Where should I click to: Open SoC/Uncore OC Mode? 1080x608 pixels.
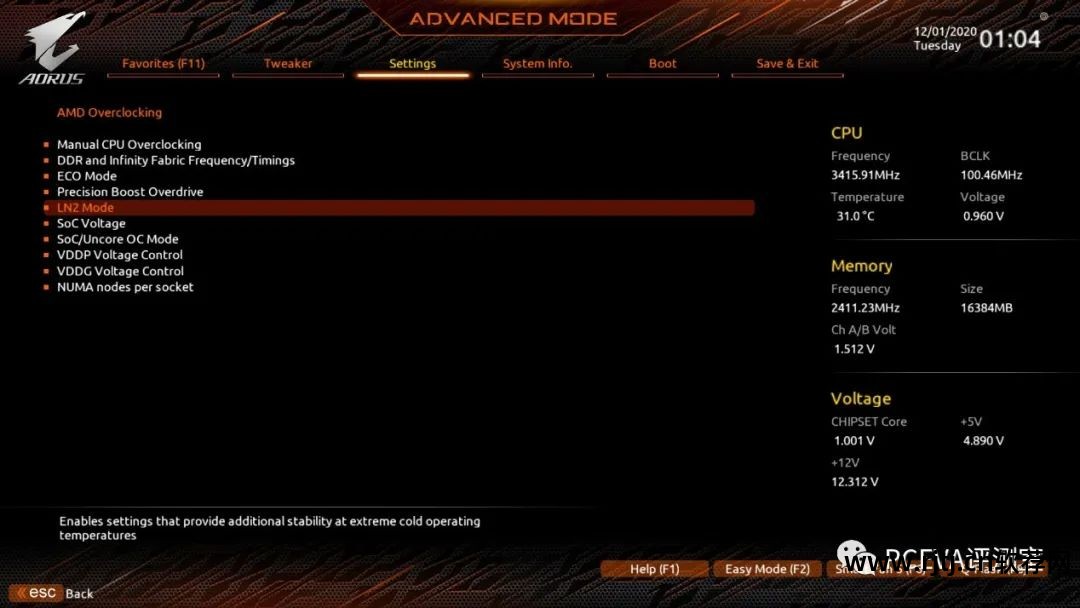(118, 239)
